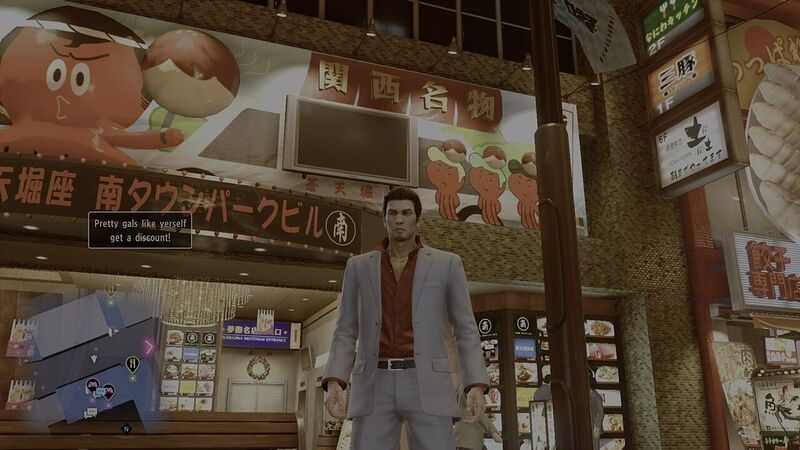Select the pink arrow marker on the minimap
Screen dimensions: 800x450
click(x=149, y=347)
